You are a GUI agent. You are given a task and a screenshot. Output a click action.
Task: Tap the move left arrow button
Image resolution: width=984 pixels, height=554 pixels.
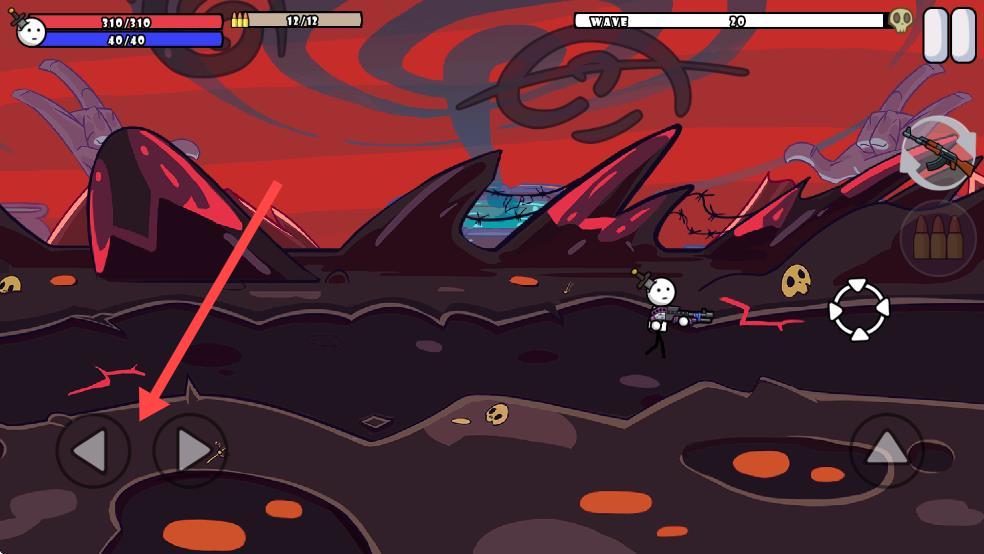[x=93, y=451]
